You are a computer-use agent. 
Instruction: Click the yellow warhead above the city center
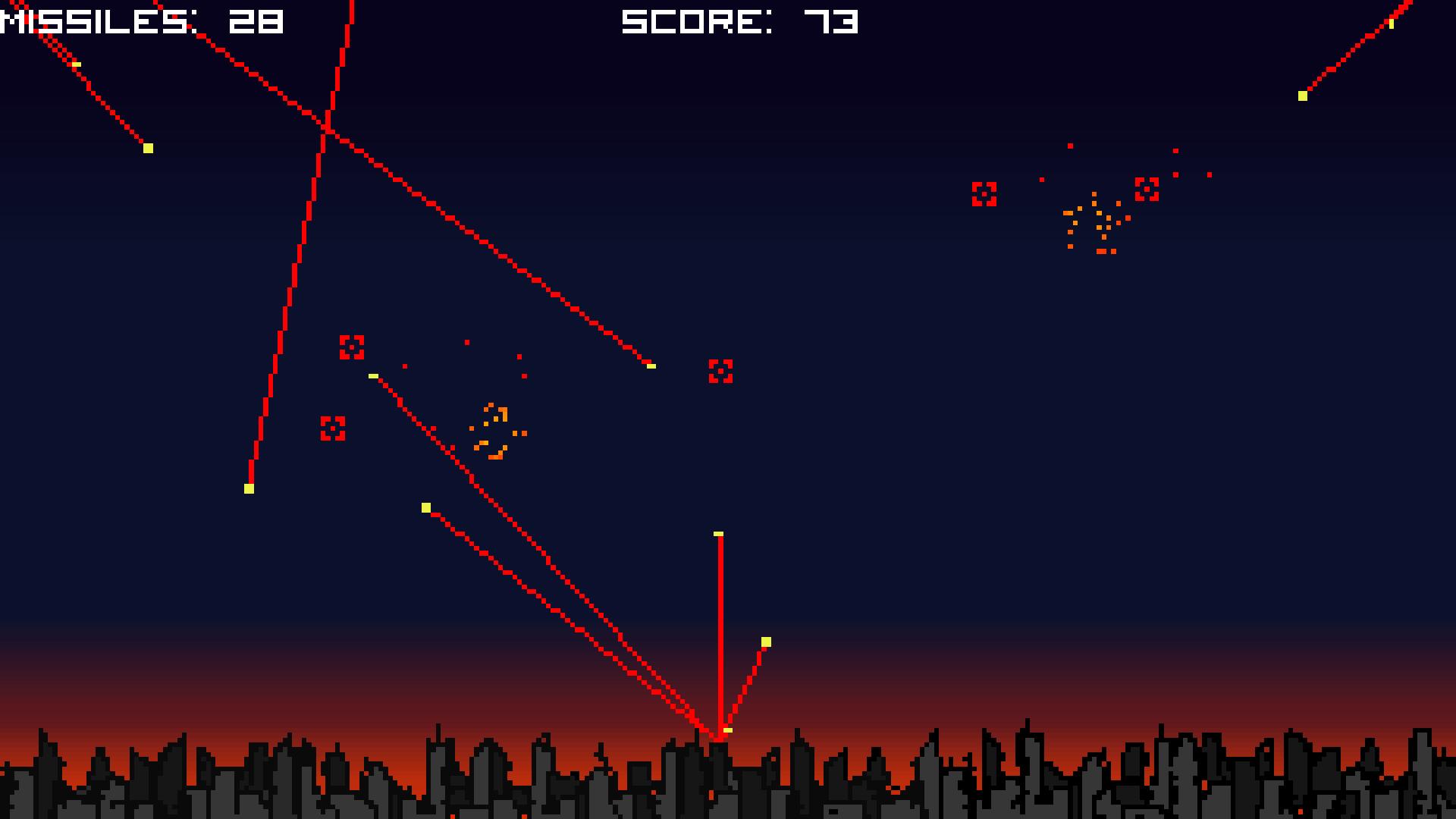[x=717, y=534]
